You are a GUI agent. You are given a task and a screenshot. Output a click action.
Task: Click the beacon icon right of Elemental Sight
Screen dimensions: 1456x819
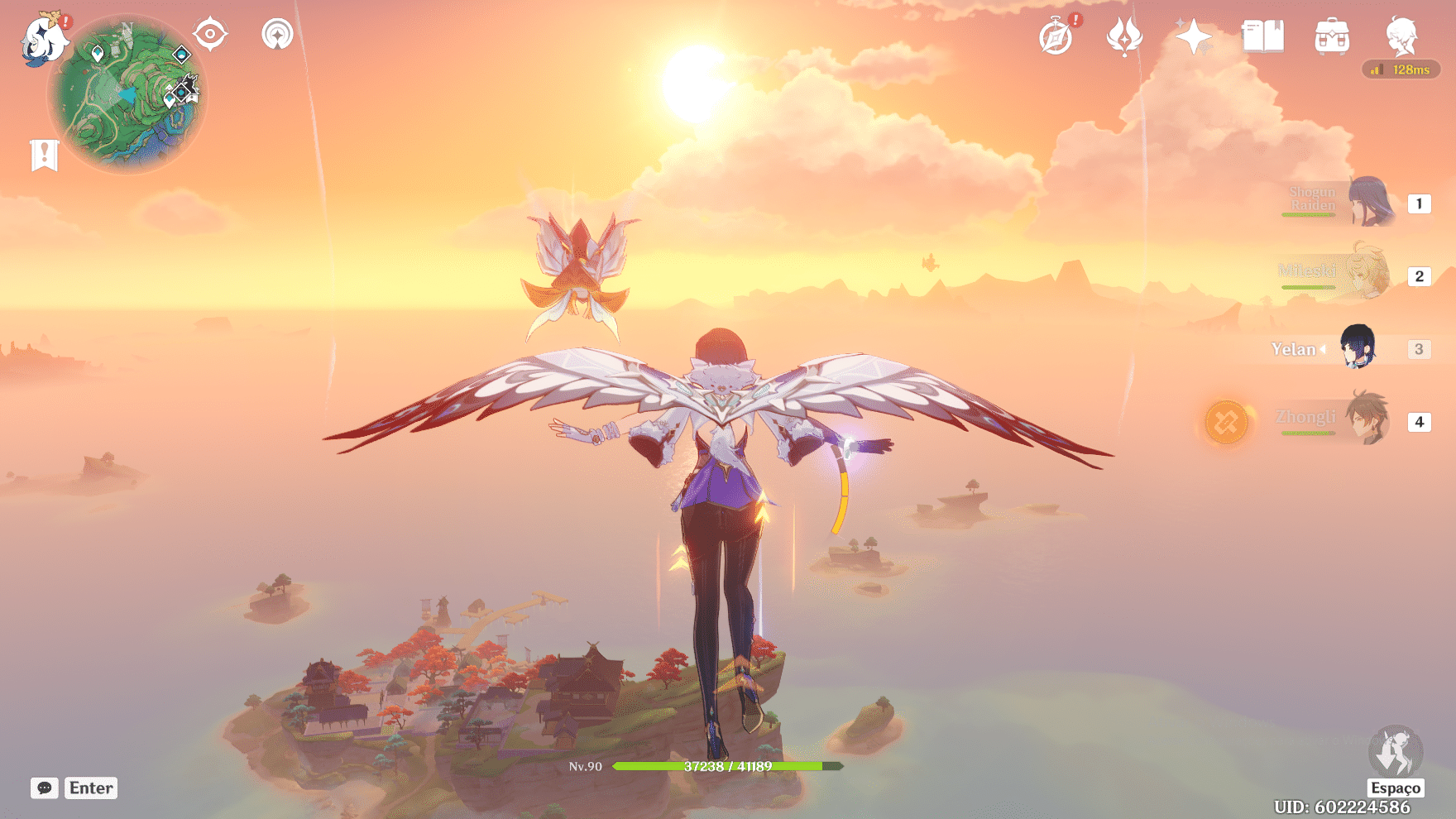276,35
